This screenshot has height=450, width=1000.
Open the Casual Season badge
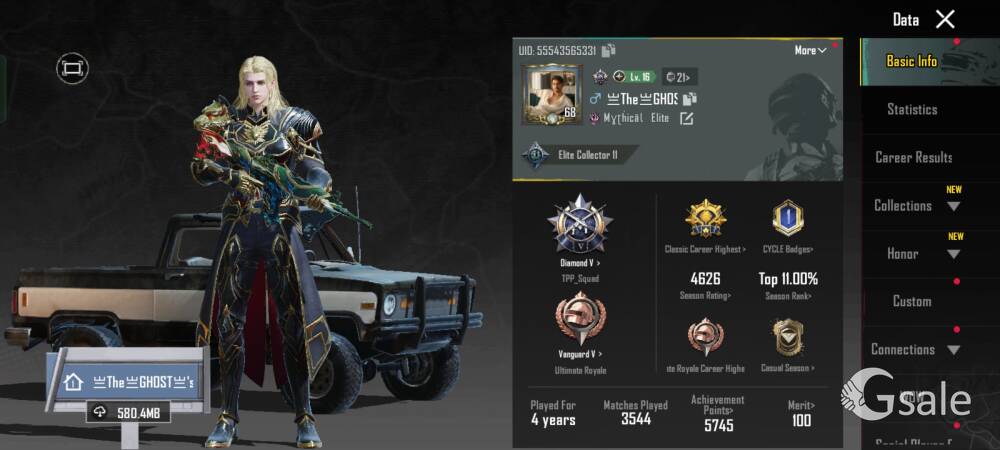[788, 343]
